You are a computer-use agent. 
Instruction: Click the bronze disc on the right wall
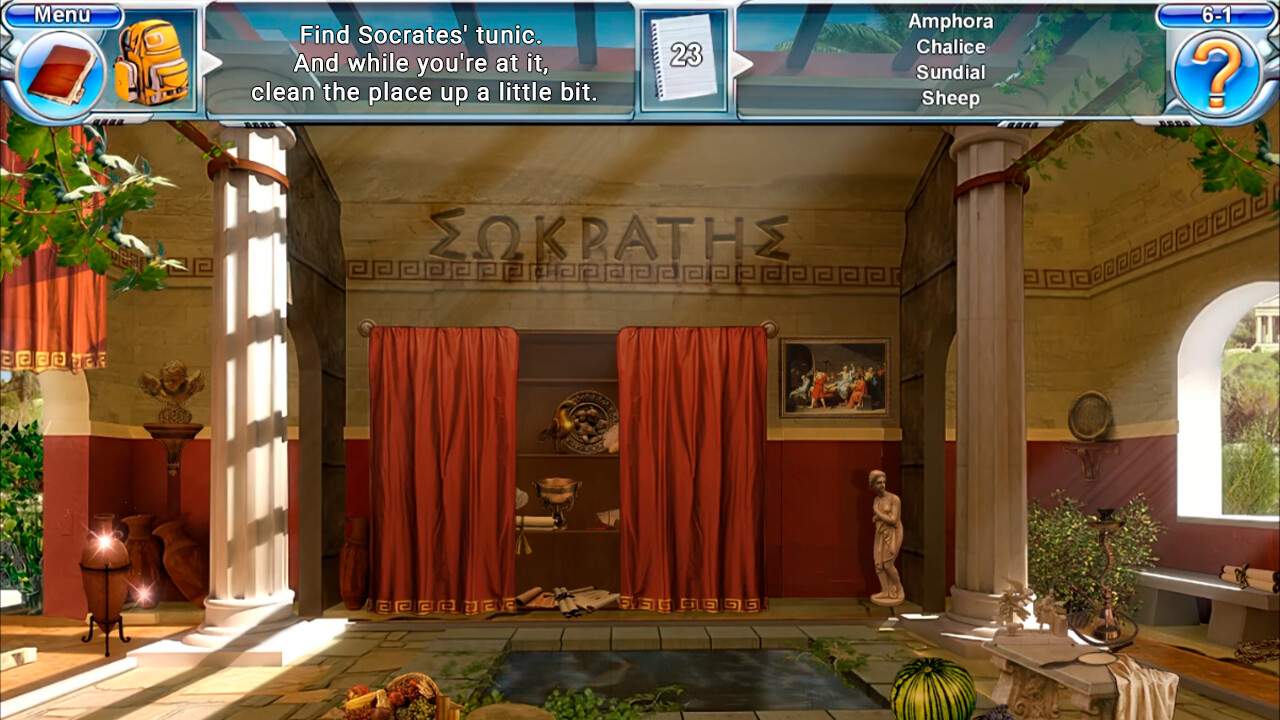[x=1089, y=414]
